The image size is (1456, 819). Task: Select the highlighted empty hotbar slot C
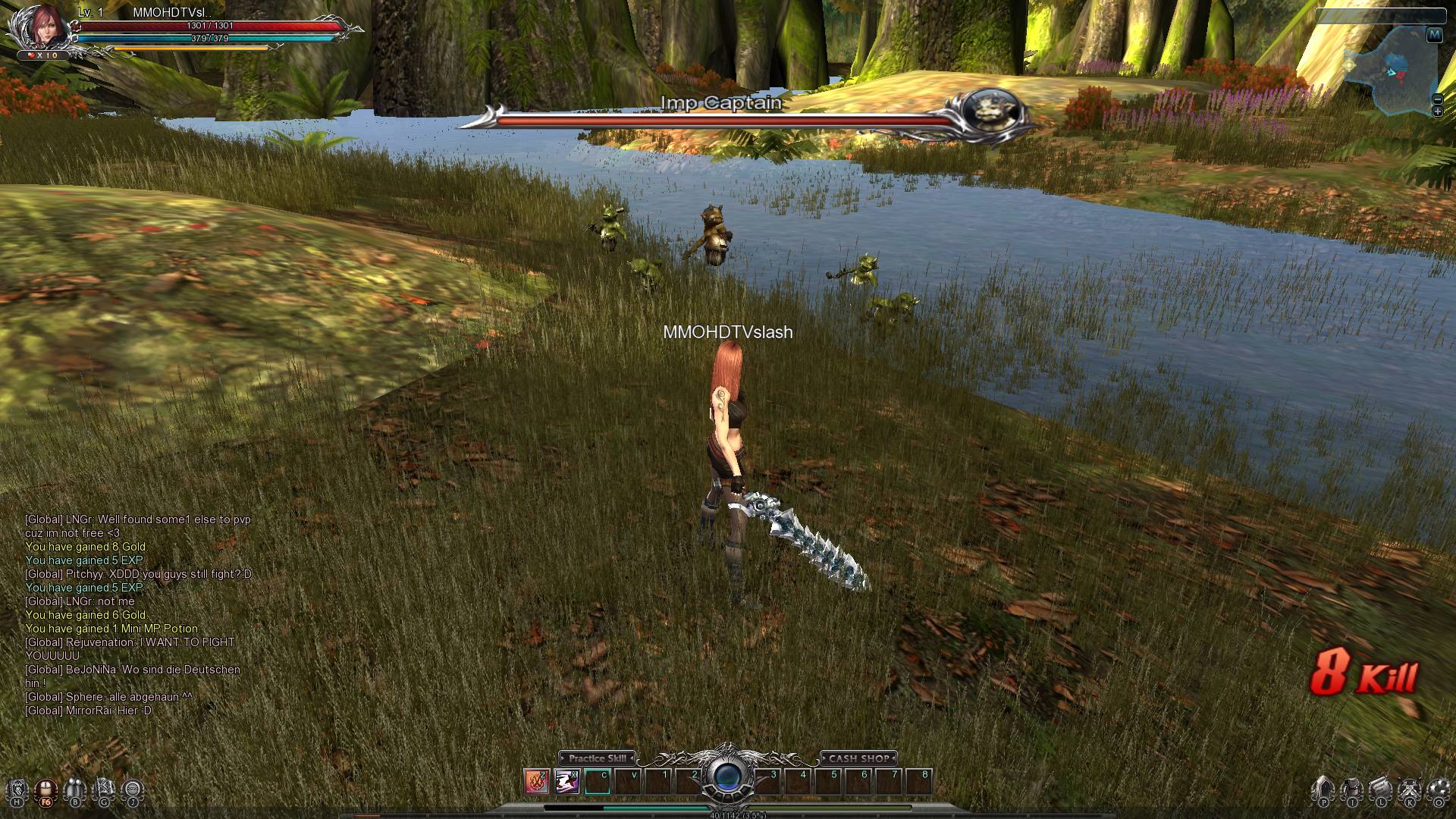tap(598, 781)
